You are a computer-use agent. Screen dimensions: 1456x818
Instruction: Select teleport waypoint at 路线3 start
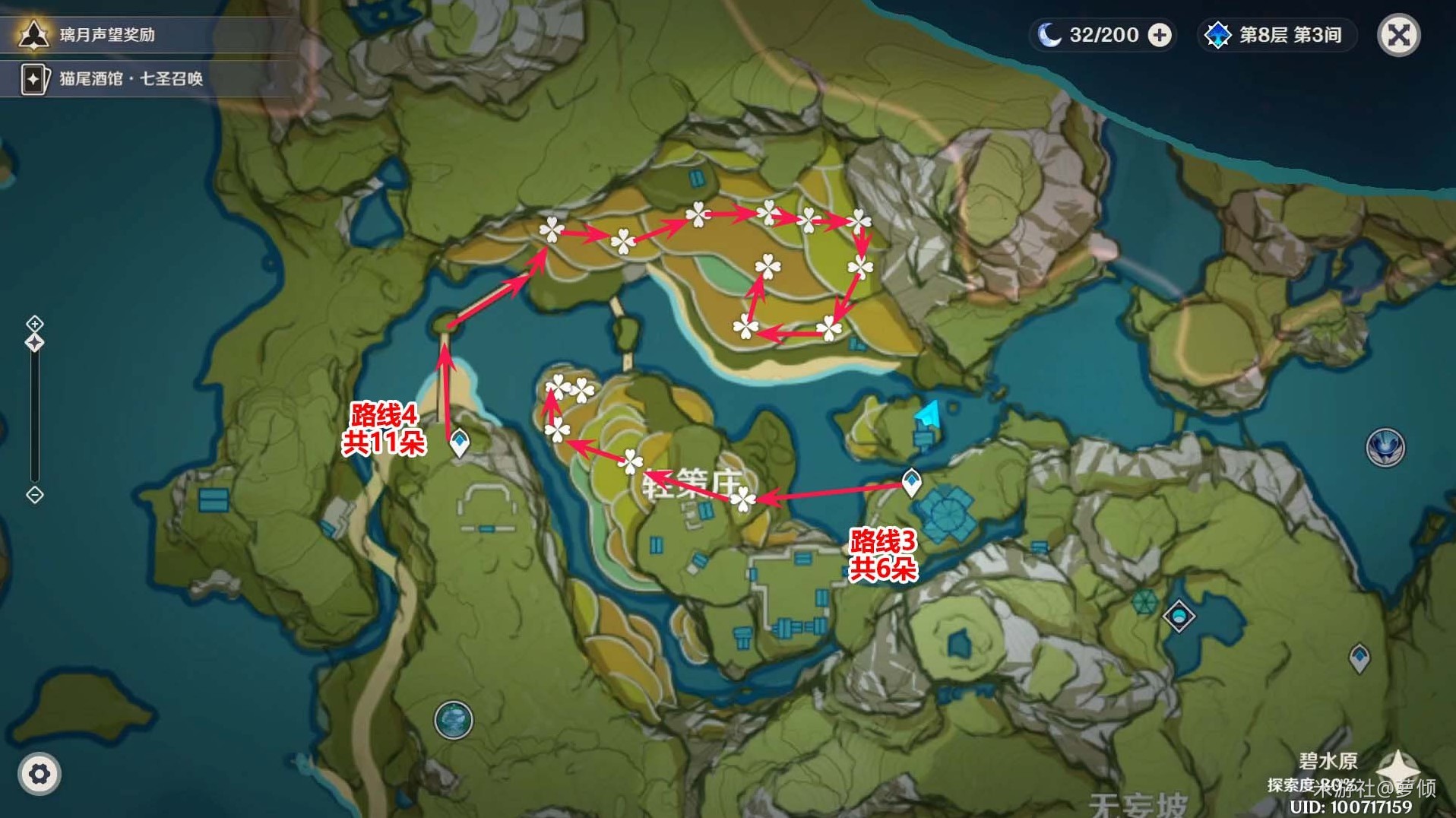[911, 481]
